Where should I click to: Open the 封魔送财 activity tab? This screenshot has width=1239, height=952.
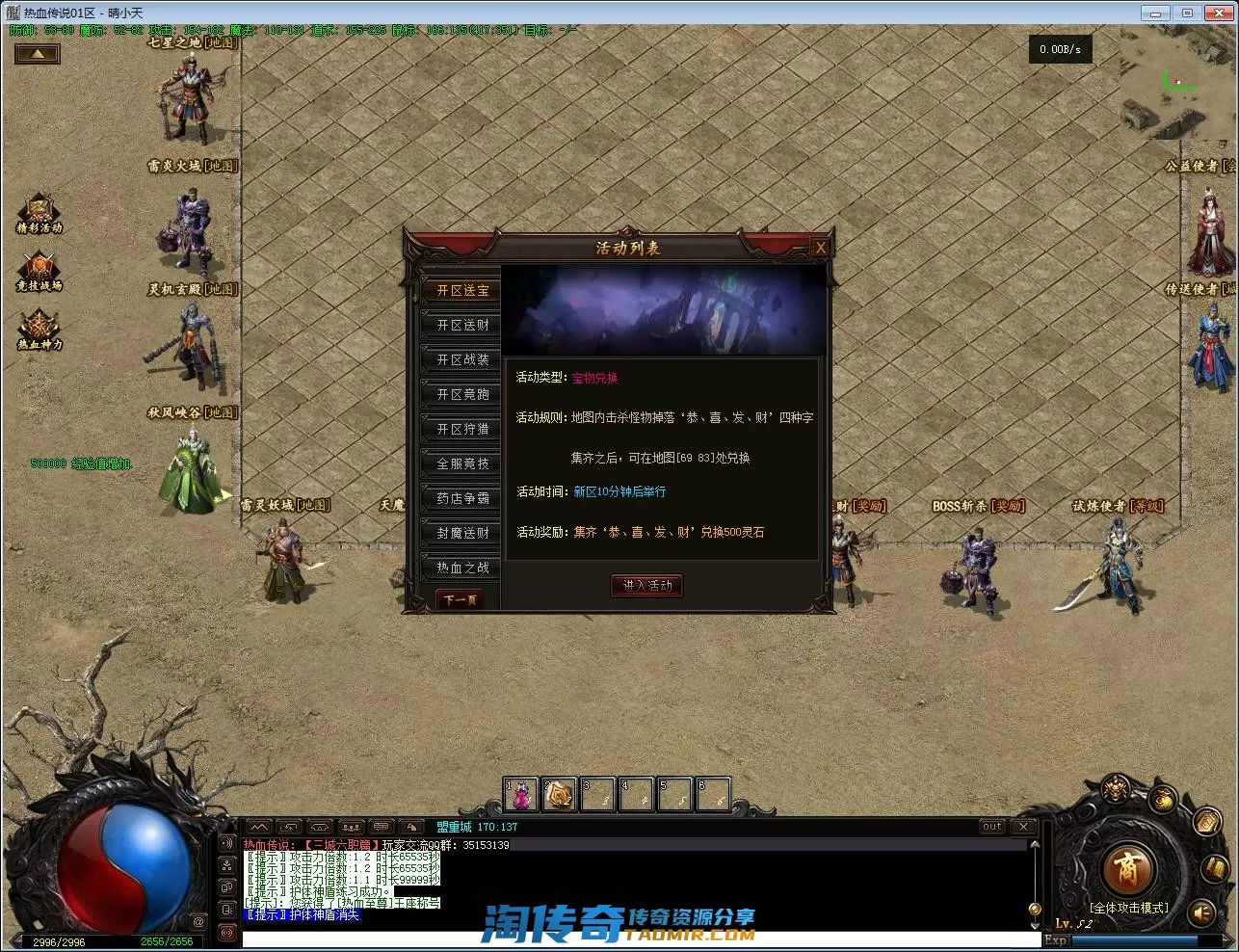tap(462, 533)
